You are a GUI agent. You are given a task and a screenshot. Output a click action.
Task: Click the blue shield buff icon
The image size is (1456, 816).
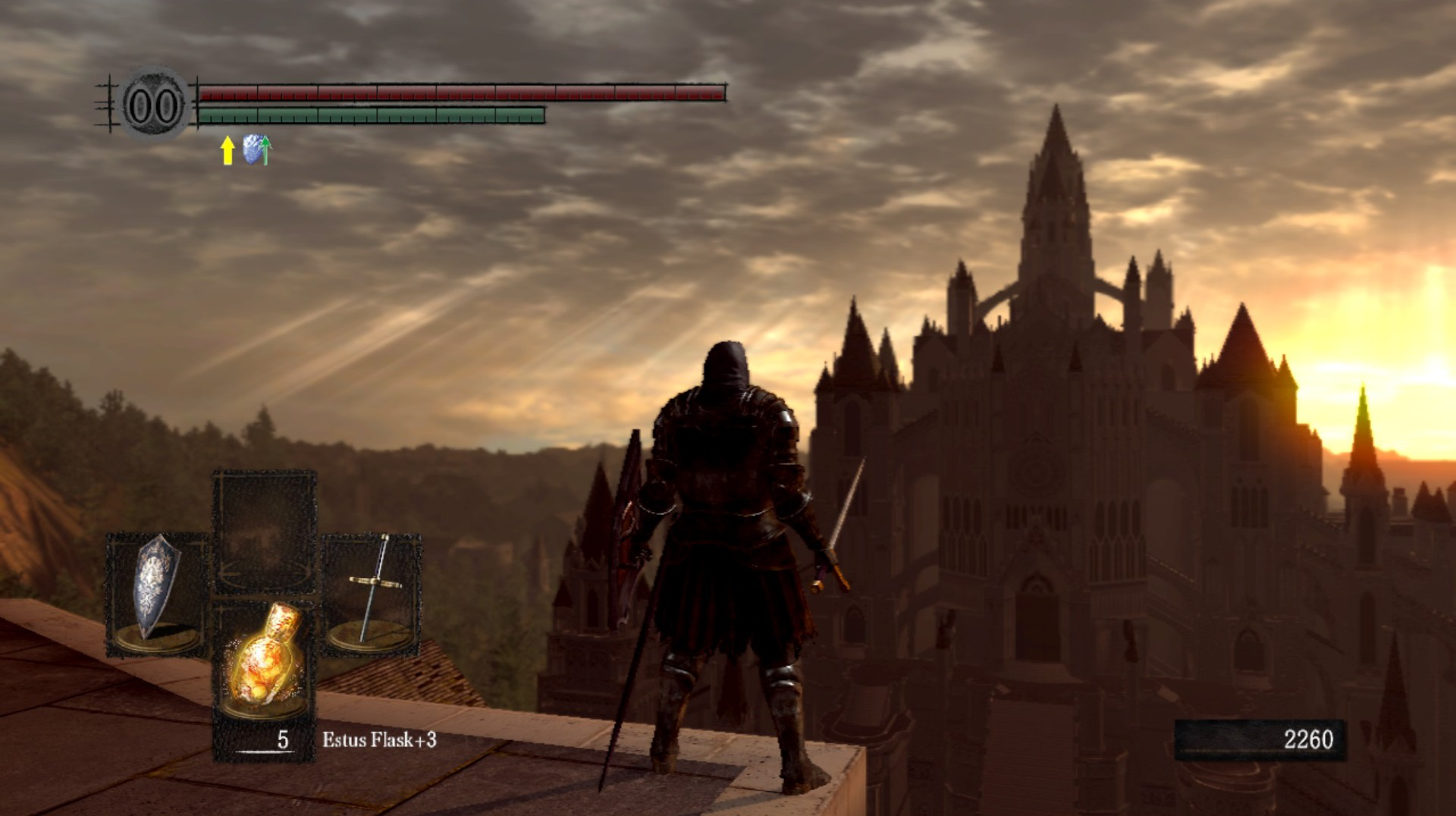[256, 149]
